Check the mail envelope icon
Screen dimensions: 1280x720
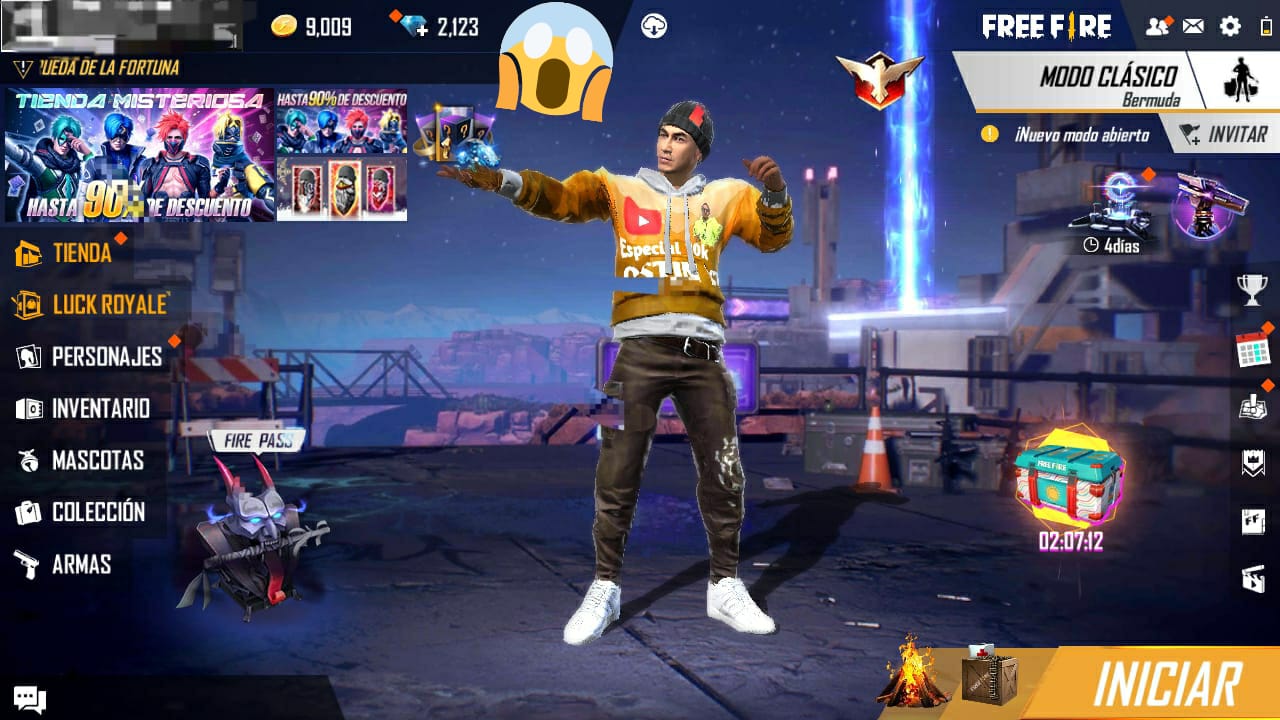[x=1193, y=27]
